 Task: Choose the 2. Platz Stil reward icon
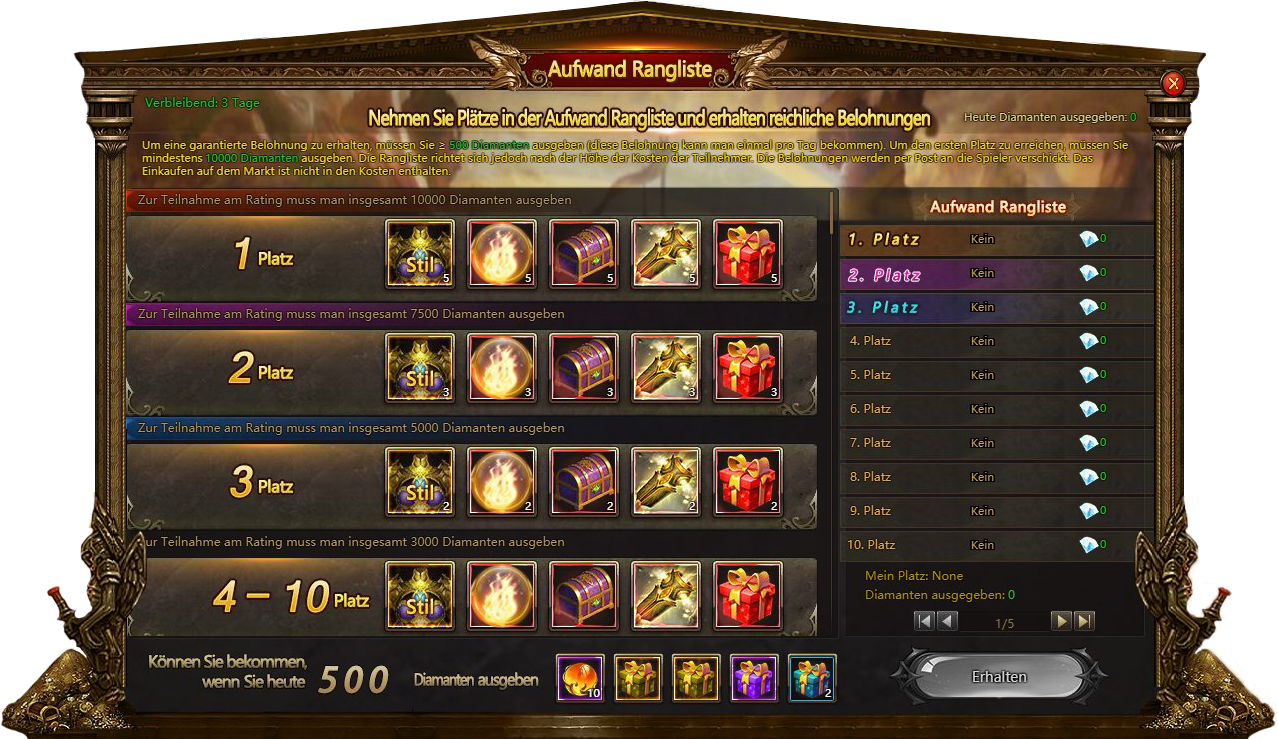(420, 368)
